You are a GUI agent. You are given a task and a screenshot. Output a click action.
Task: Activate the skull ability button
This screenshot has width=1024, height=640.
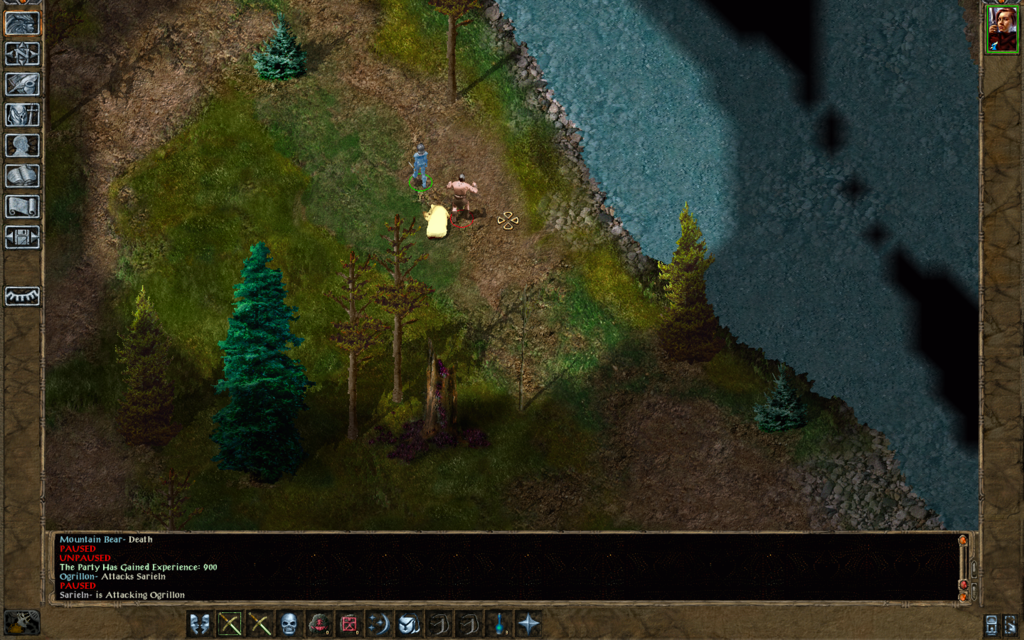[289, 624]
